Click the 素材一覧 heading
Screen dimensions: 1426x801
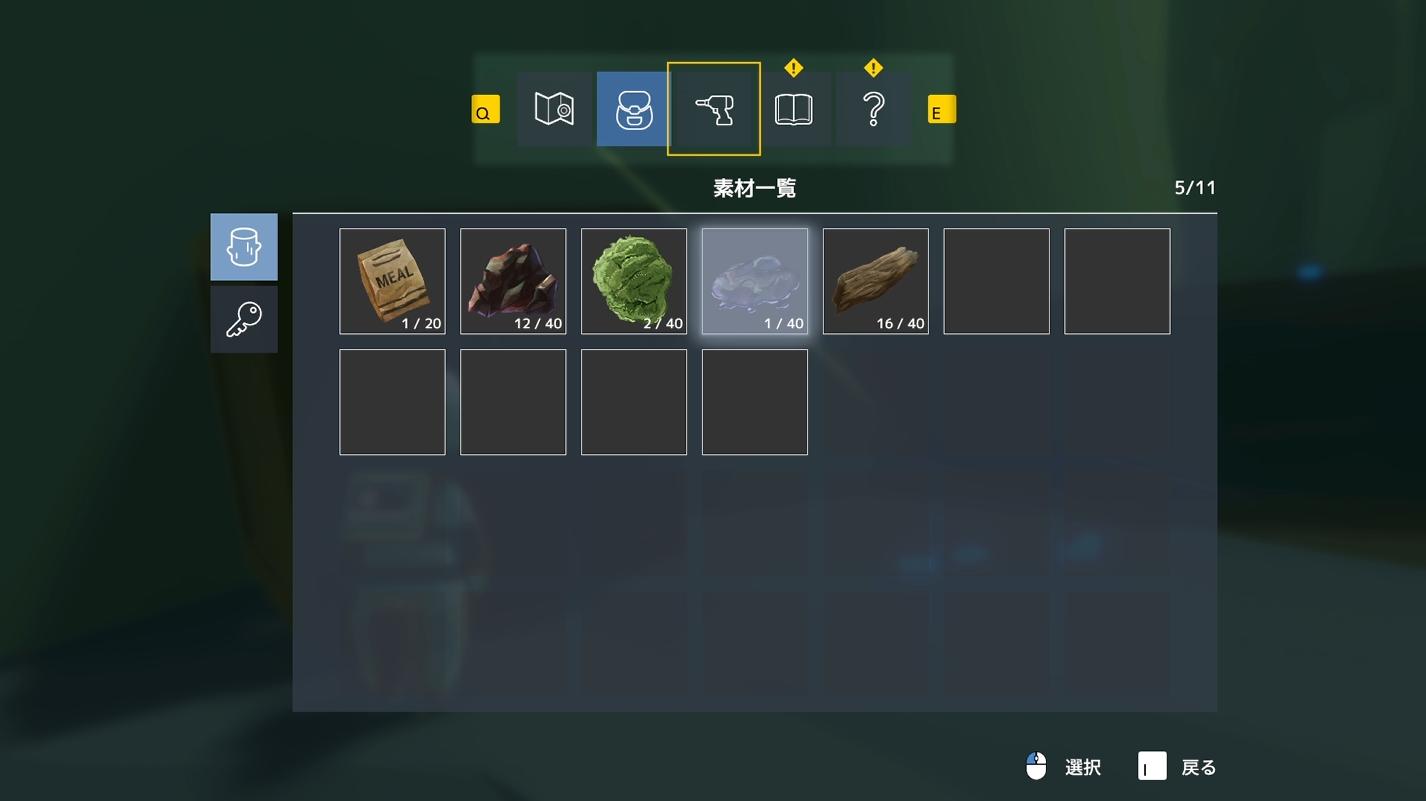[x=753, y=186]
